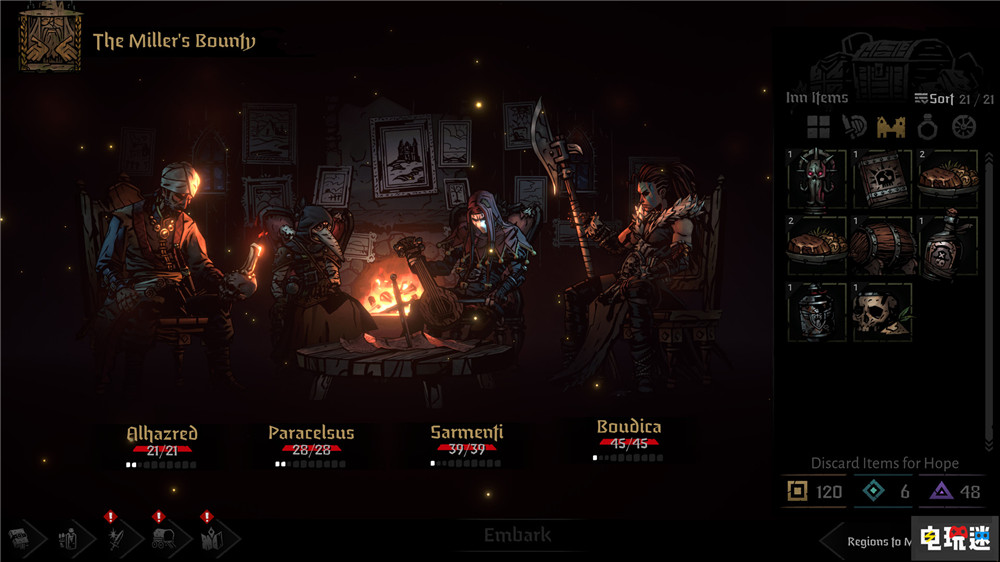This screenshot has height=562, width=1000.
Task: Pick the skull-marked book item
Action: coord(882,179)
